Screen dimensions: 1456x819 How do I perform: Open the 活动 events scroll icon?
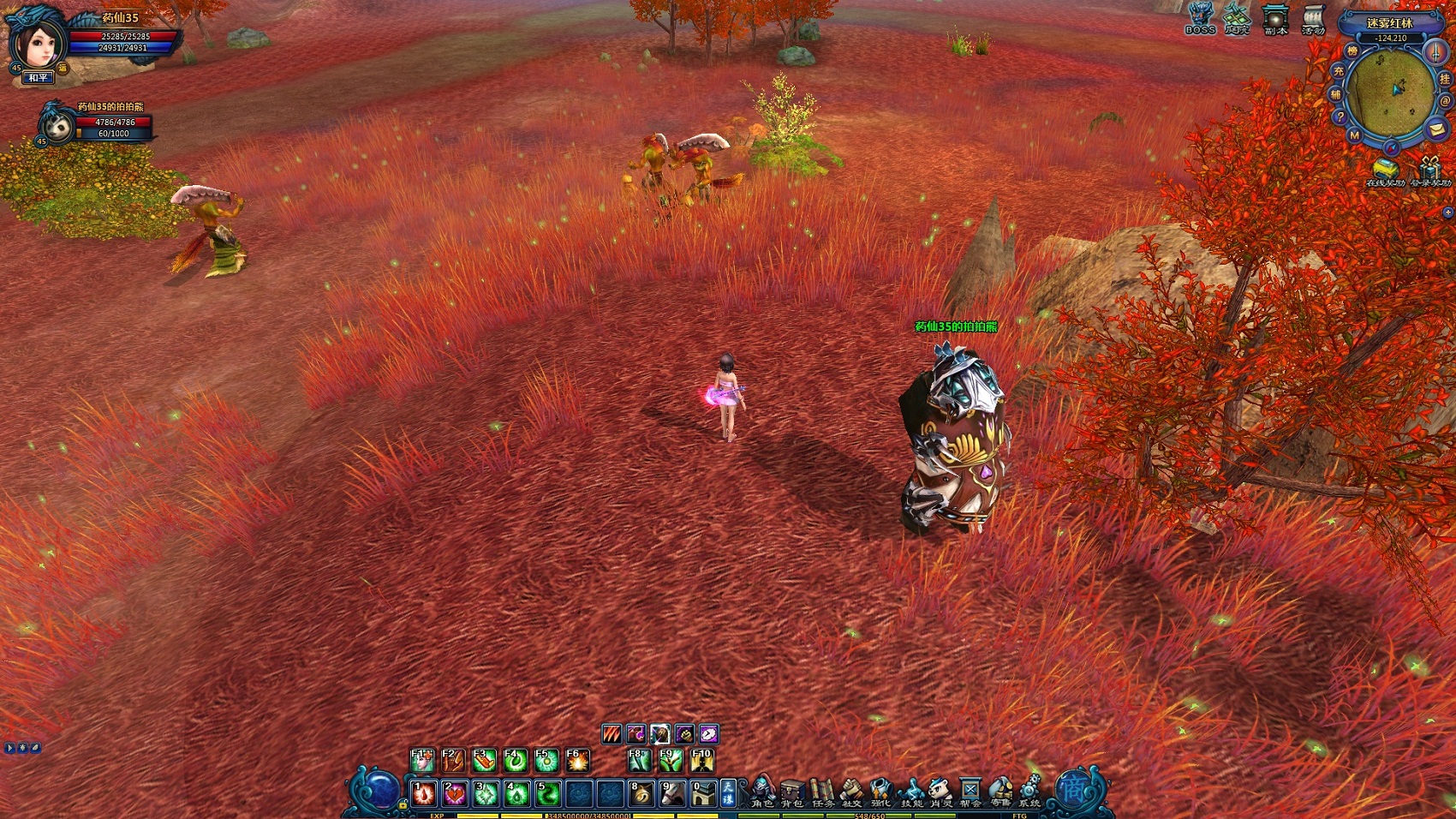(x=1313, y=18)
